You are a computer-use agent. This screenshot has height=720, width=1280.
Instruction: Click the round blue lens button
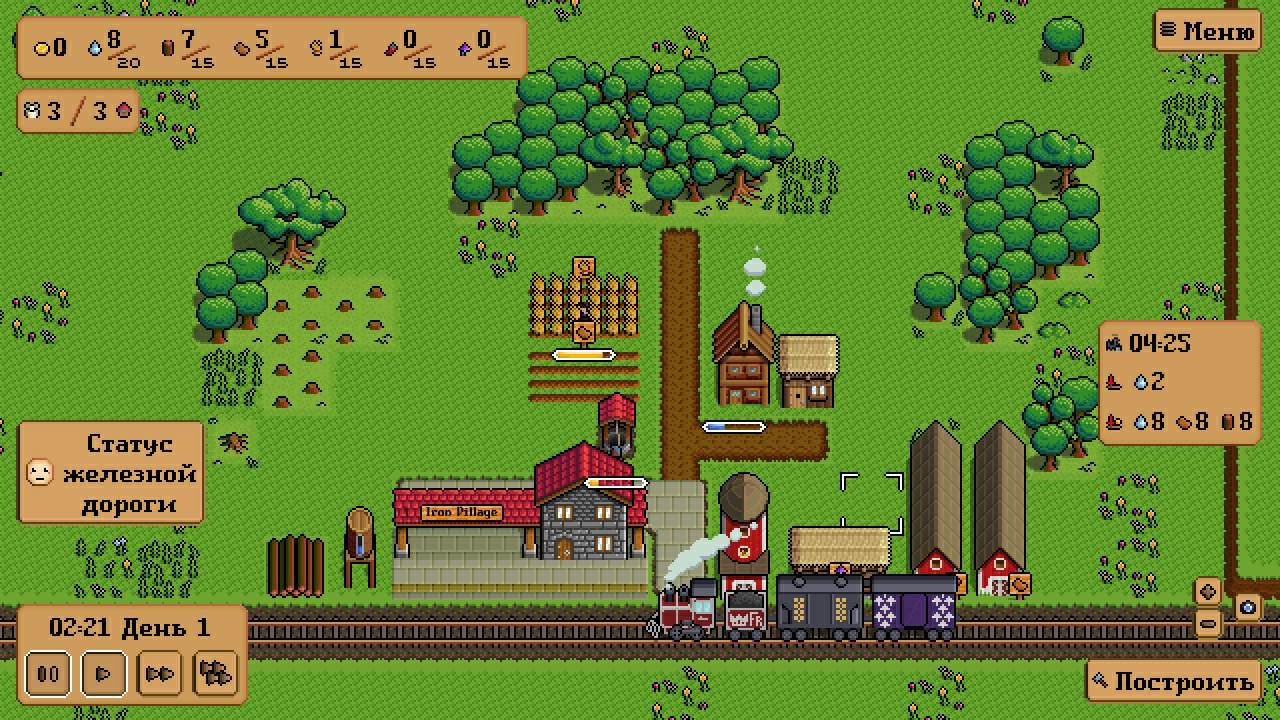click(1247, 606)
